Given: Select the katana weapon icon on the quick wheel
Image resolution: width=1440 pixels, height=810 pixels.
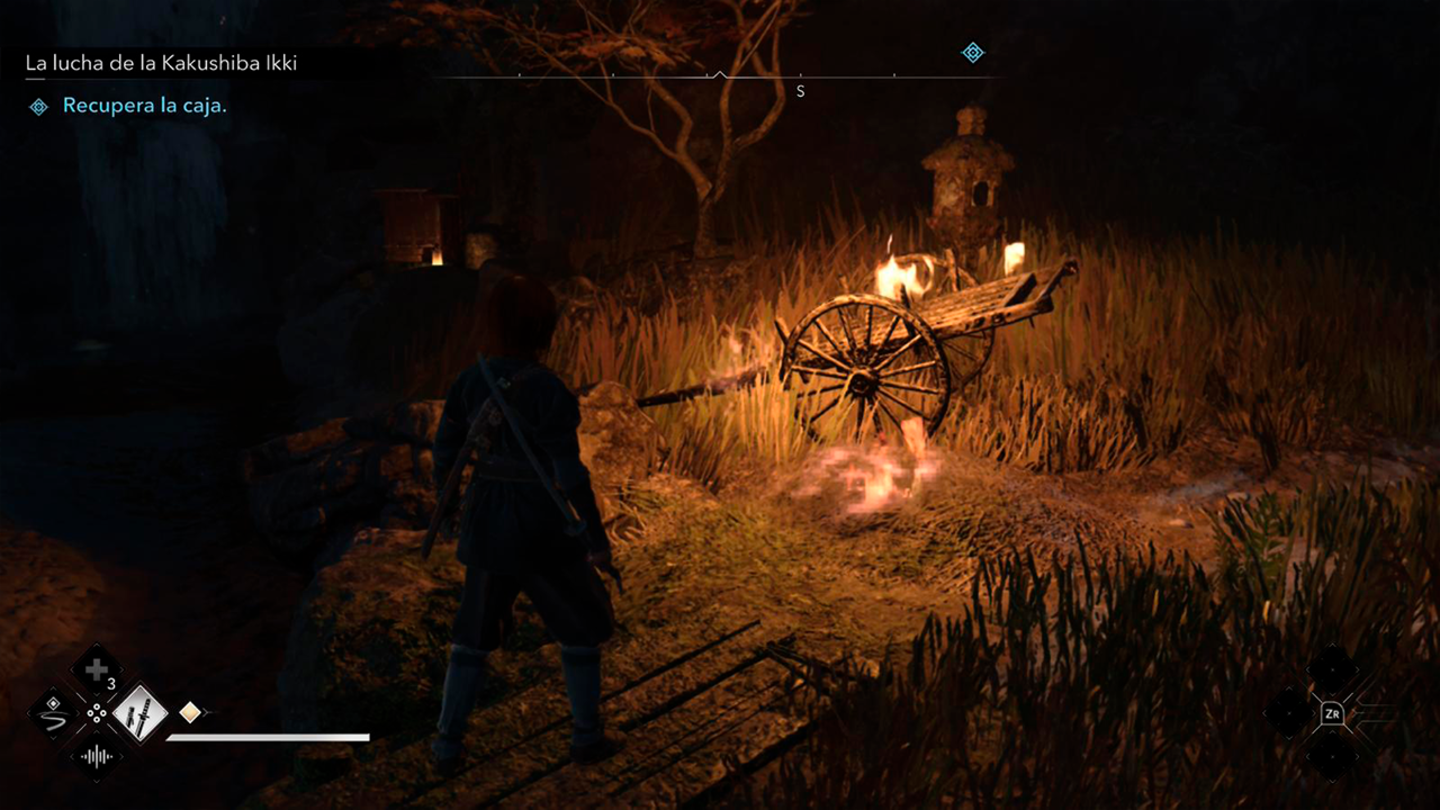Looking at the screenshot, I should (139, 714).
